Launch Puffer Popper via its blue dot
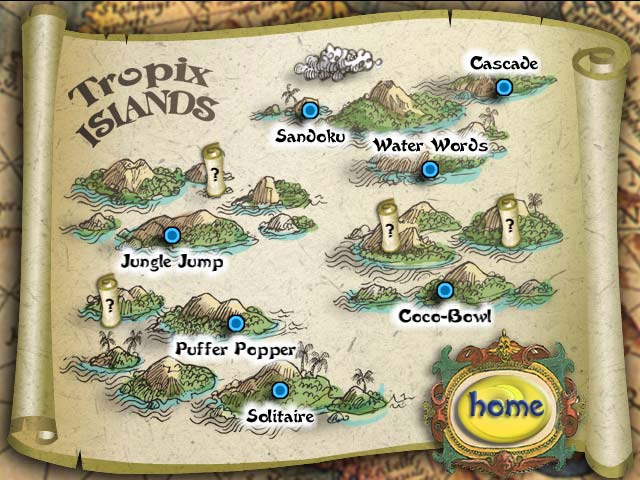Image resolution: width=640 pixels, height=480 pixels. (236, 323)
